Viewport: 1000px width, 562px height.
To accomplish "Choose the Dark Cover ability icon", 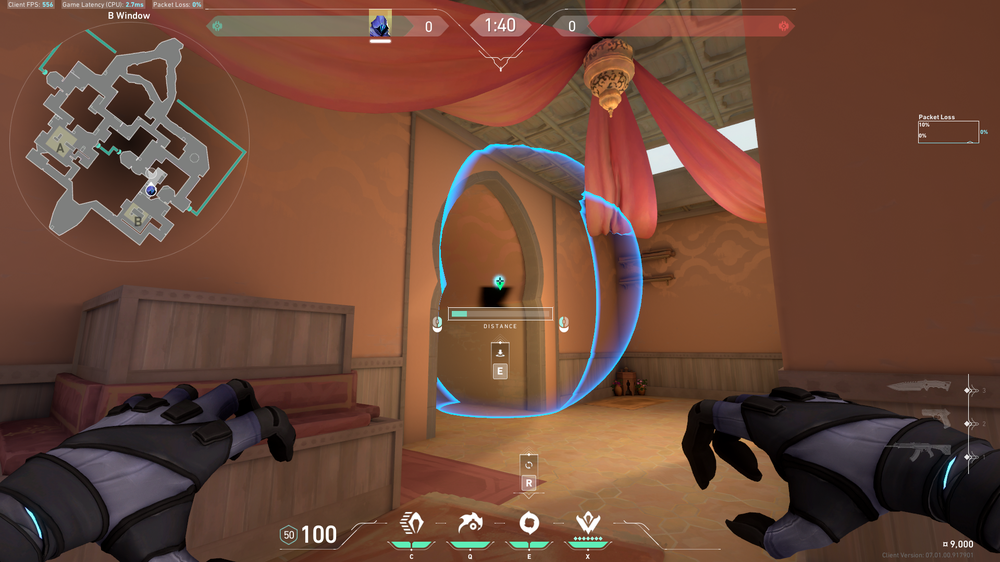I will point(529,523).
